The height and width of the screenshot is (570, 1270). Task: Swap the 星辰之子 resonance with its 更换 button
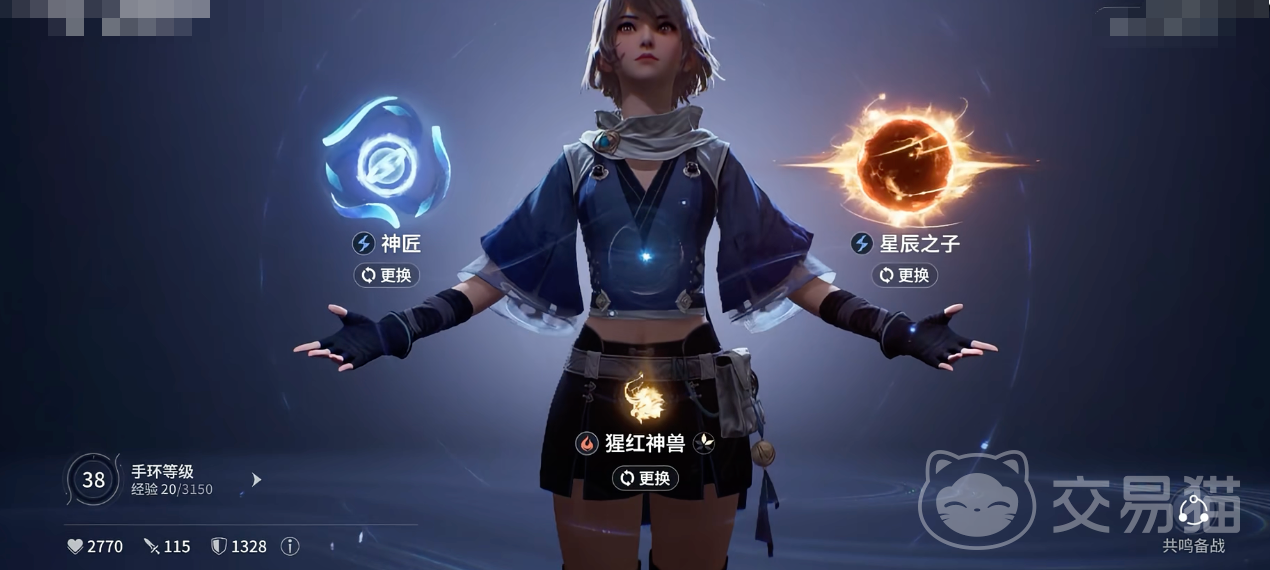click(904, 275)
